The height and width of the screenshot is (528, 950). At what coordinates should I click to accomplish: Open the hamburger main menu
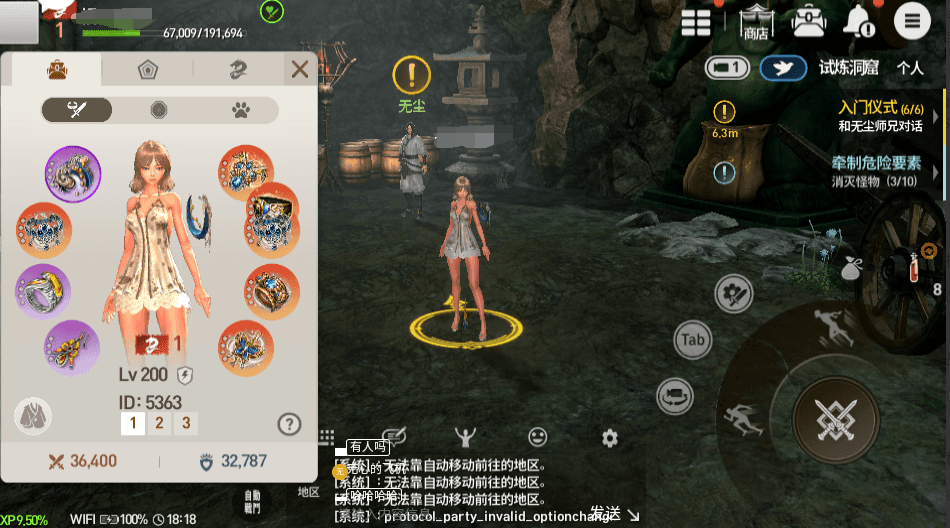pos(912,20)
